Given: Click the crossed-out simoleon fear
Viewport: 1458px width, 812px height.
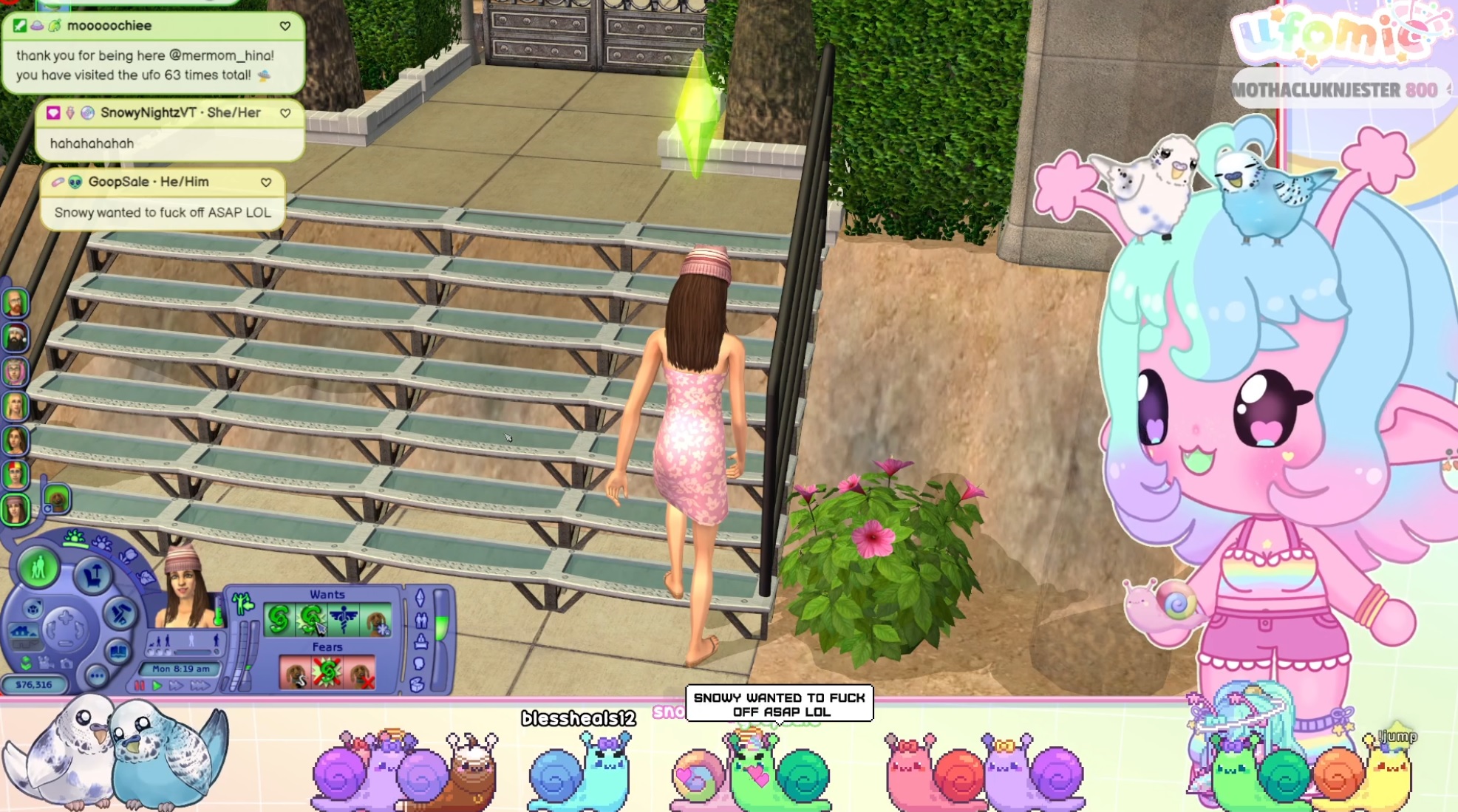Looking at the screenshot, I should coord(327,673).
